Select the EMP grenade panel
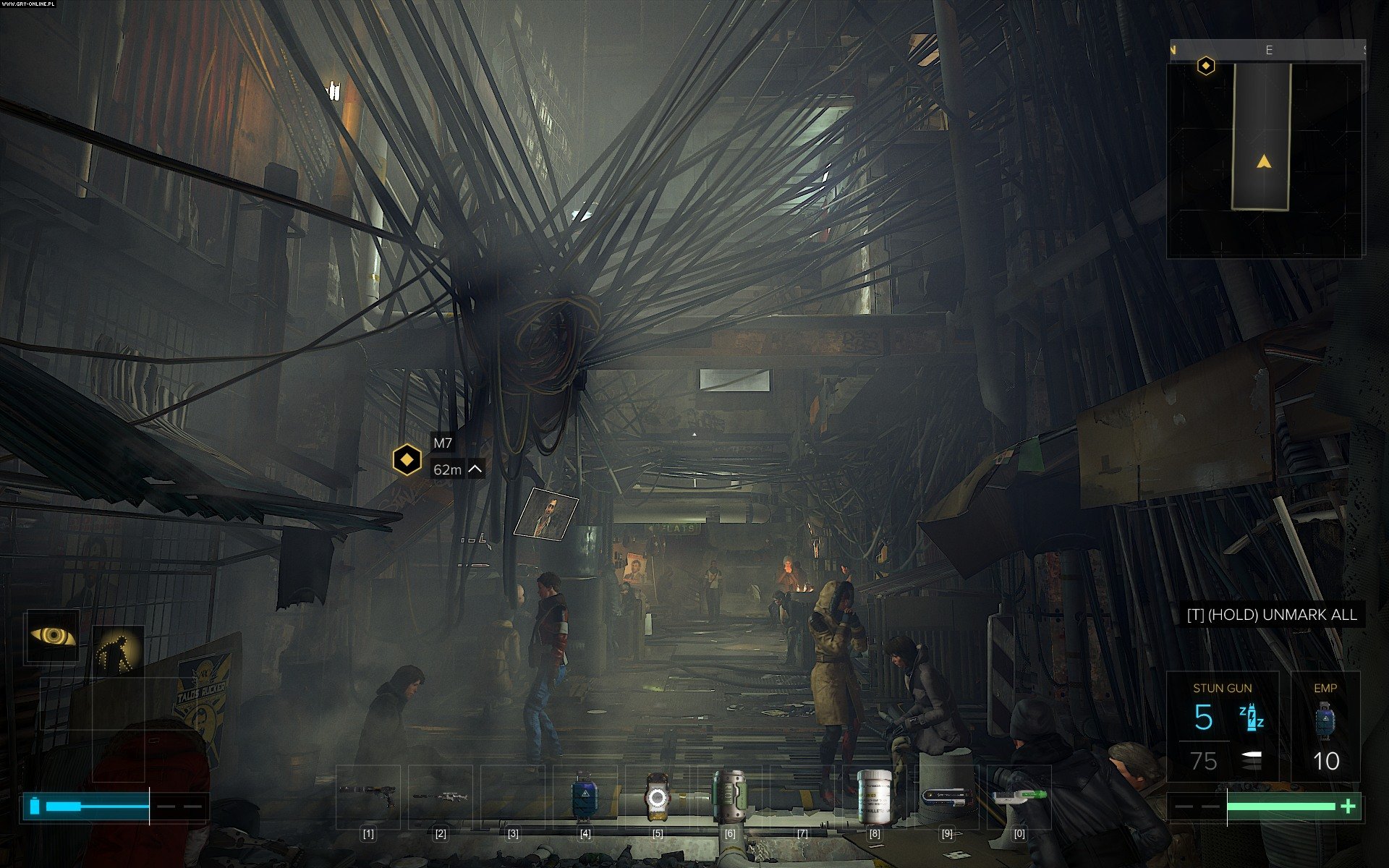The image size is (1389, 868). (1325, 726)
